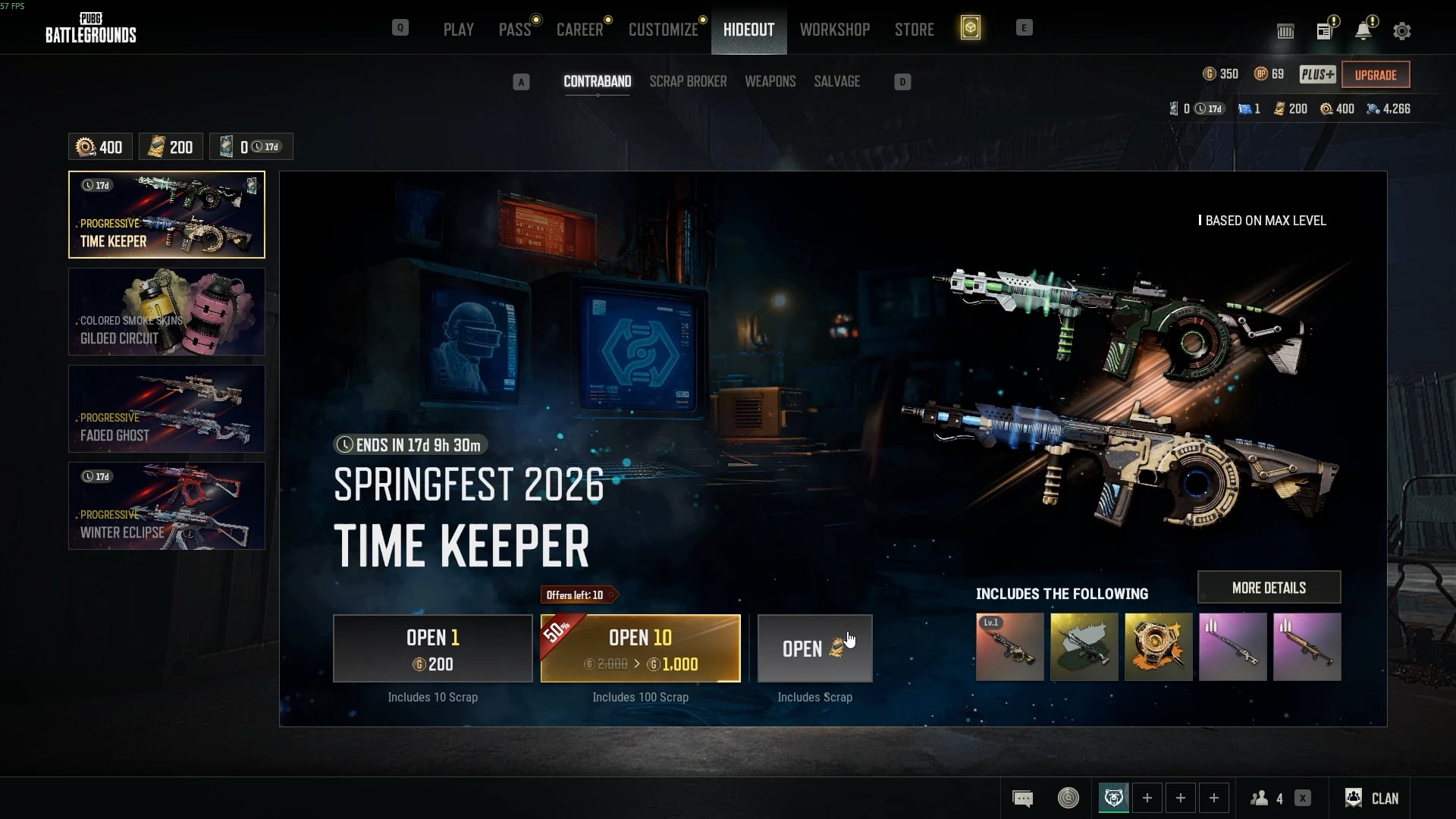Check the notifications bell icon

tap(1363, 31)
